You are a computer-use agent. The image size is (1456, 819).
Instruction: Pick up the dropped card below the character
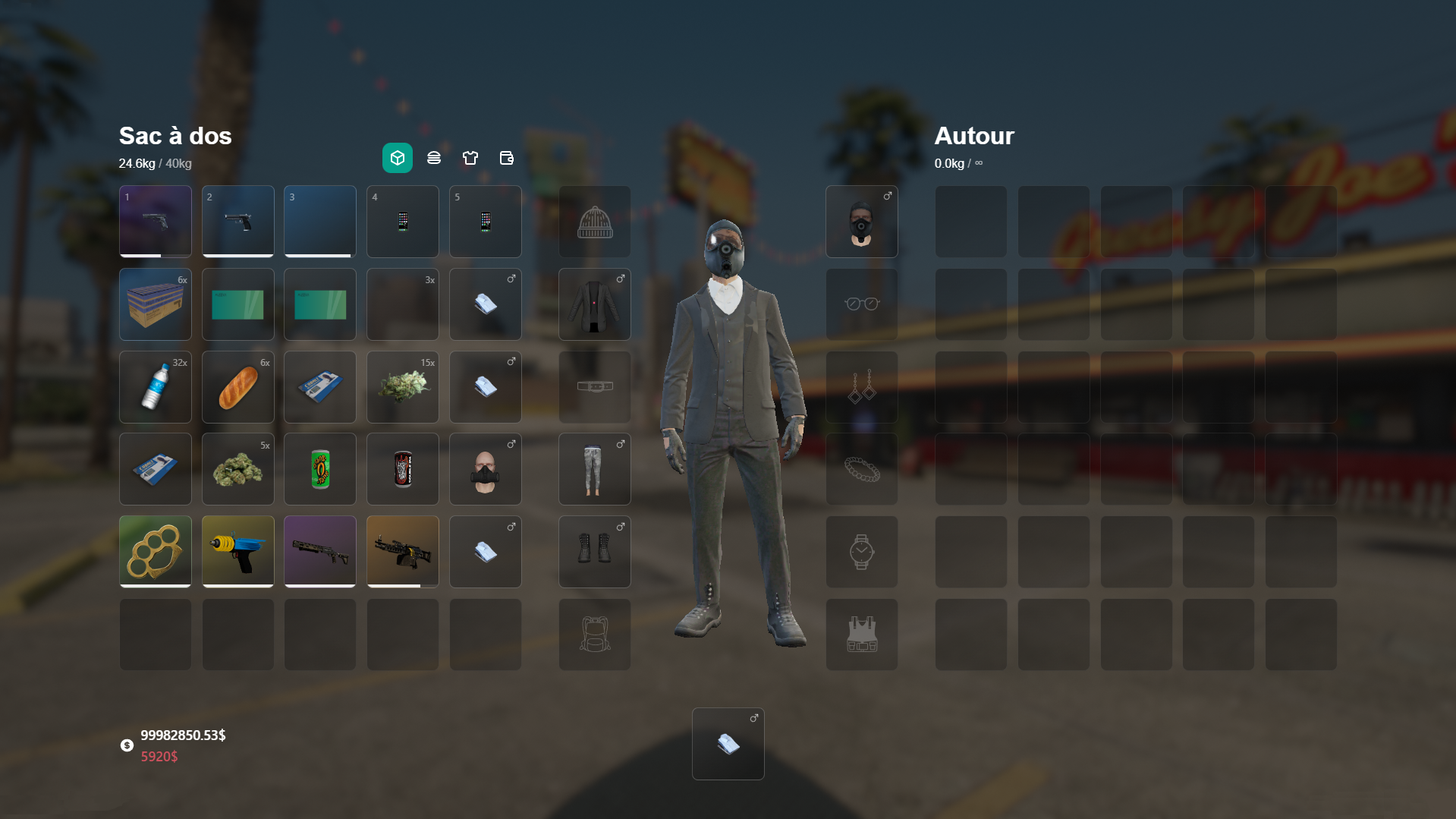coord(728,743)
